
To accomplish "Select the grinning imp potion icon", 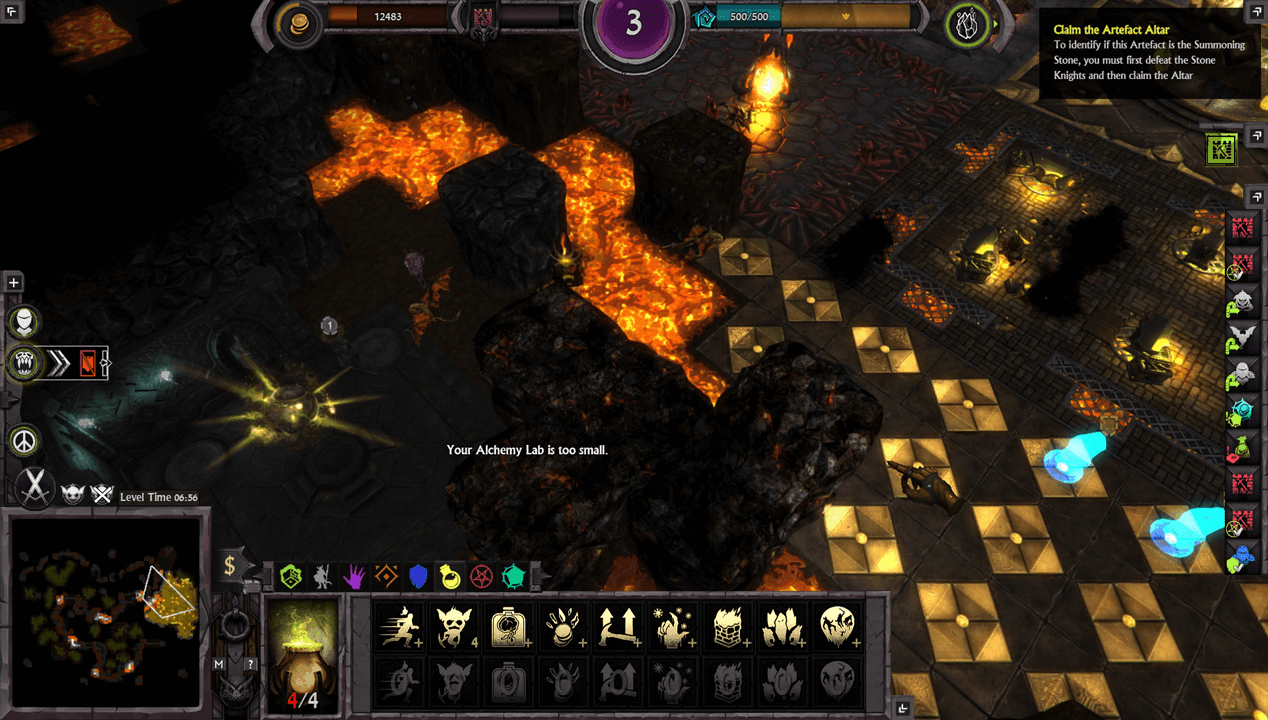I will [455, 627].
